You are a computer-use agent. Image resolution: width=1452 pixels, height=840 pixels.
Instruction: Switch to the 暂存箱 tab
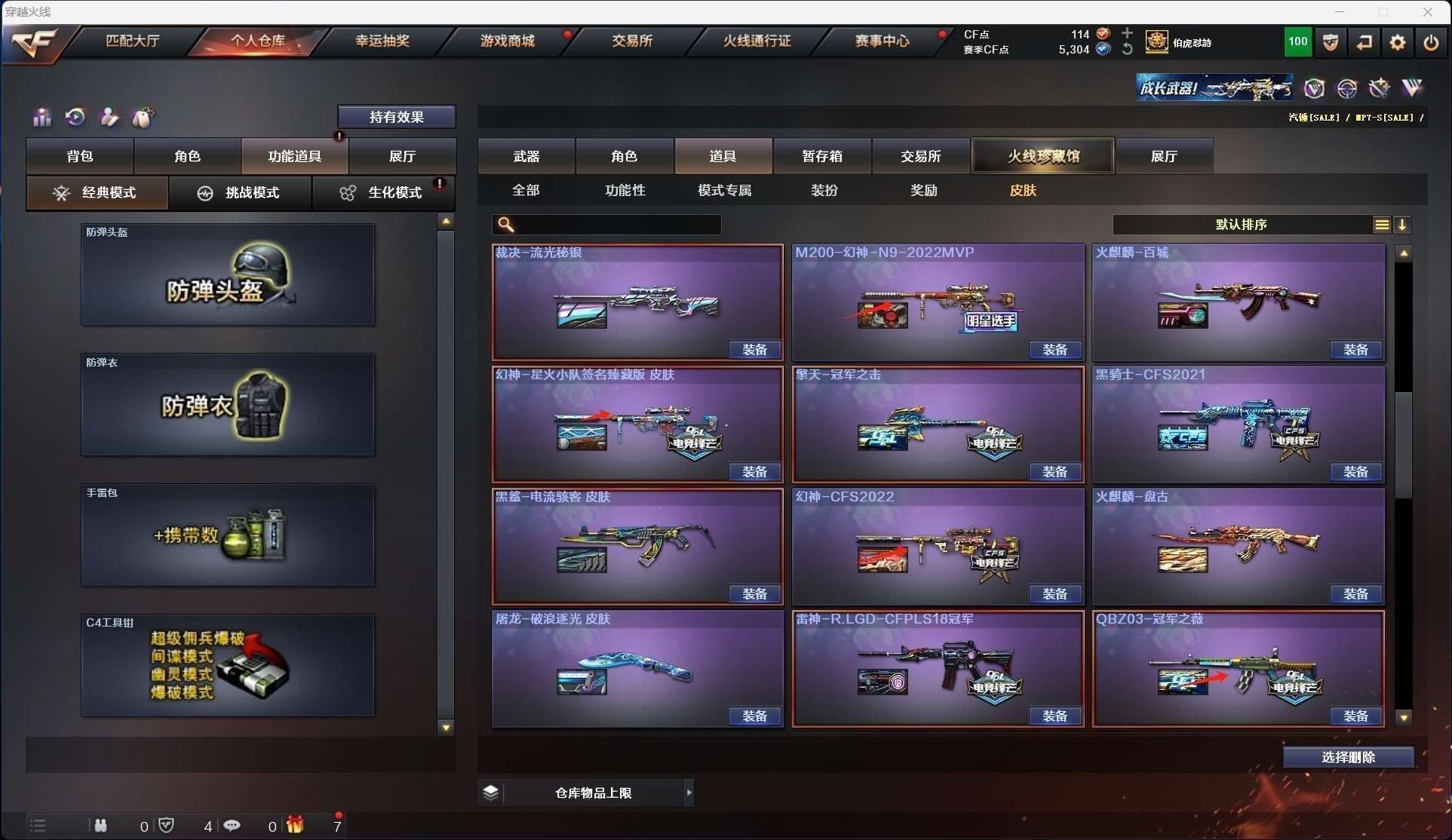822,156
